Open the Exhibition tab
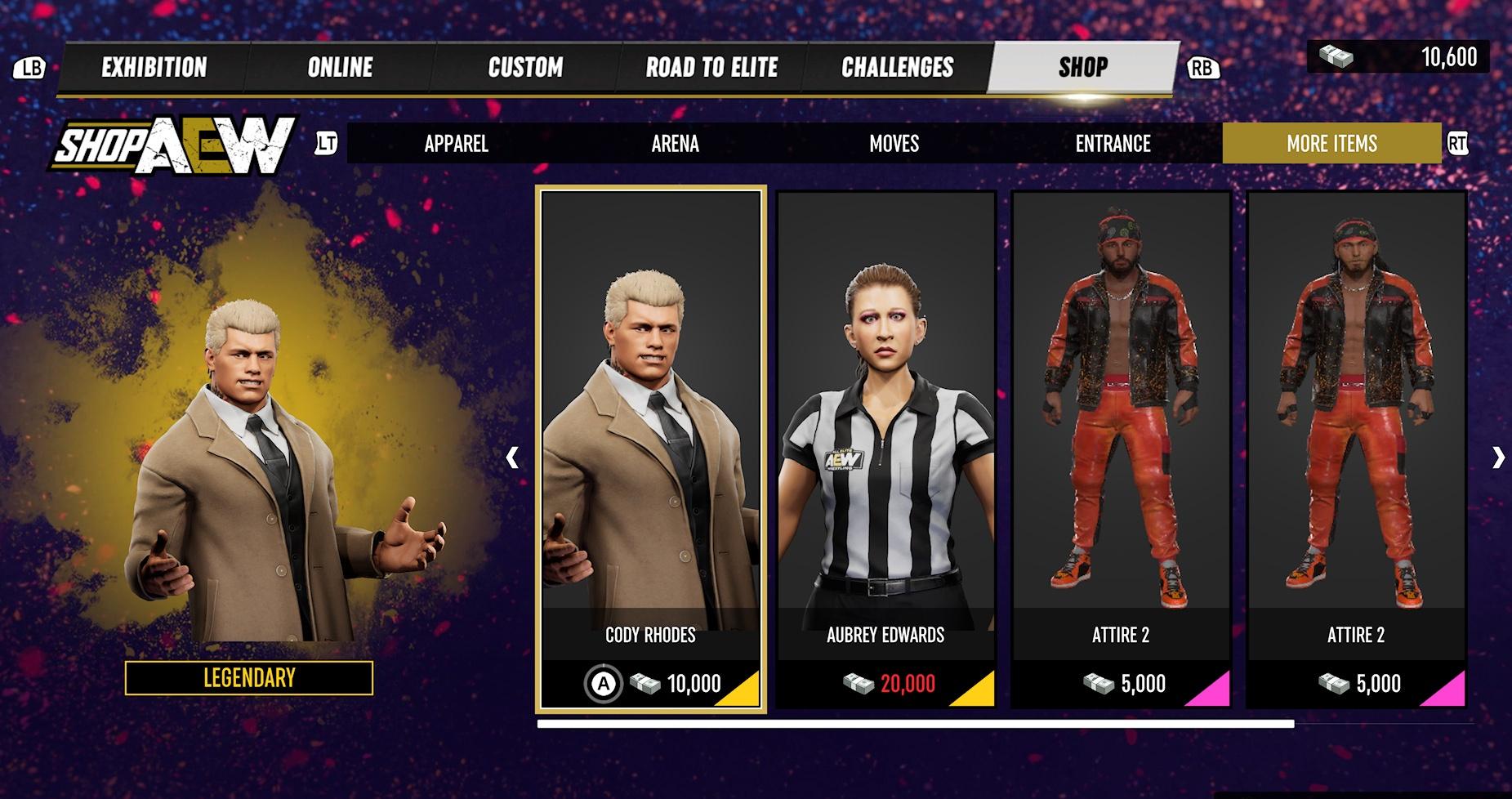Image resolution: width=1512 pixels, height=799 pixels. (154, 67)
